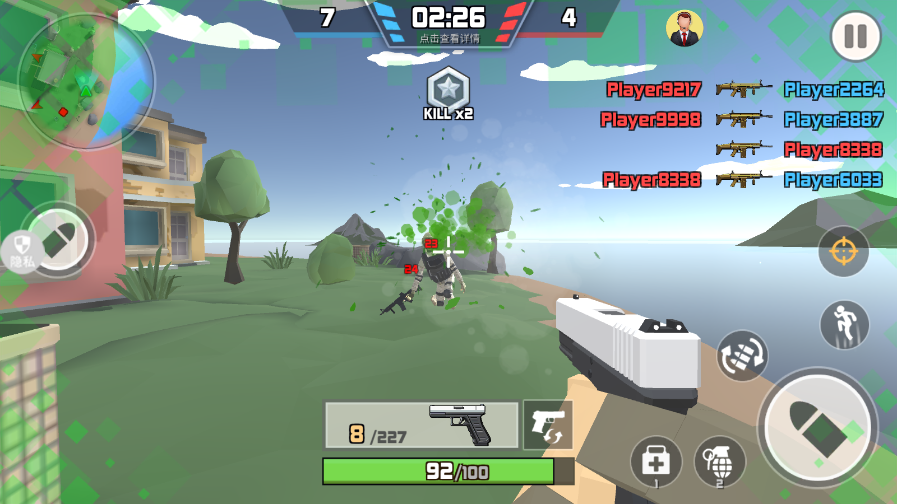Viewport: 897px width, 504px height.
Task: Activate the jump button
Action: point(844,325)
